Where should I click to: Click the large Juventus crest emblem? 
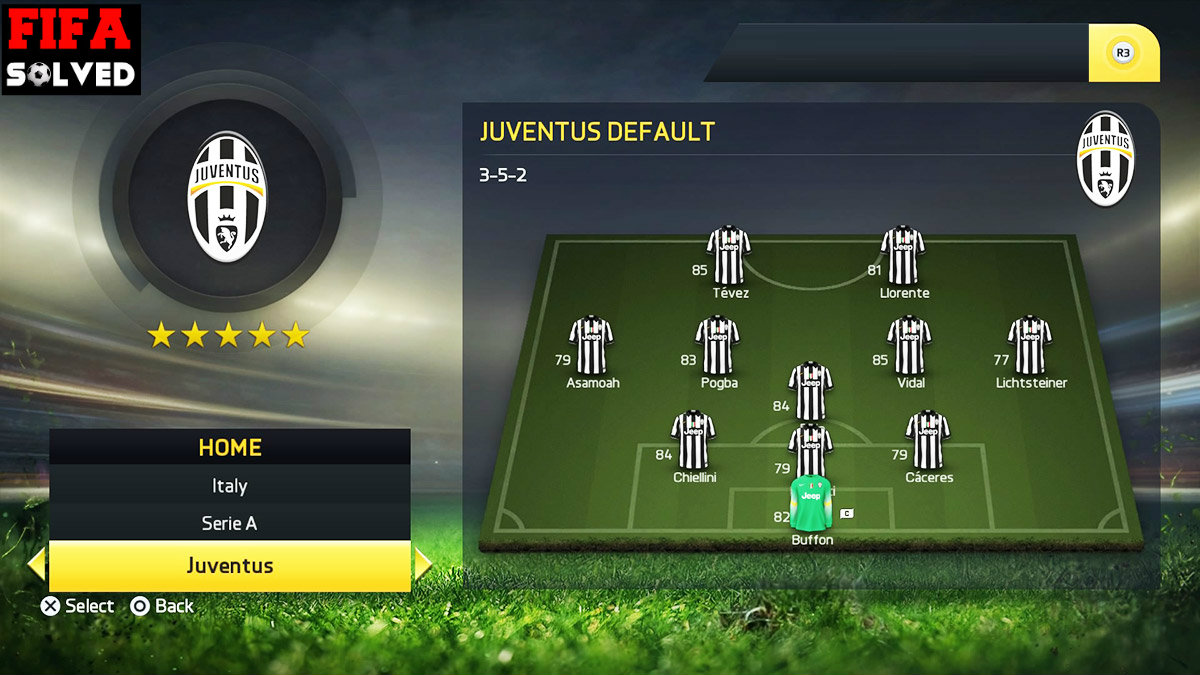pyautogui.click(x=227, y=197)
